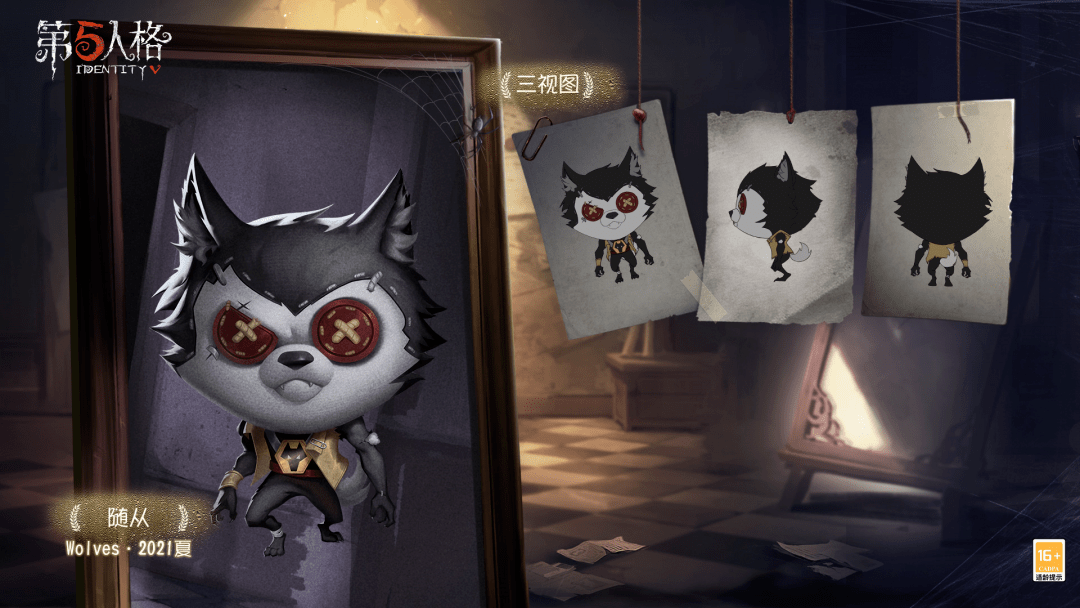Click the Identity V logo

(x=103, y=47)
